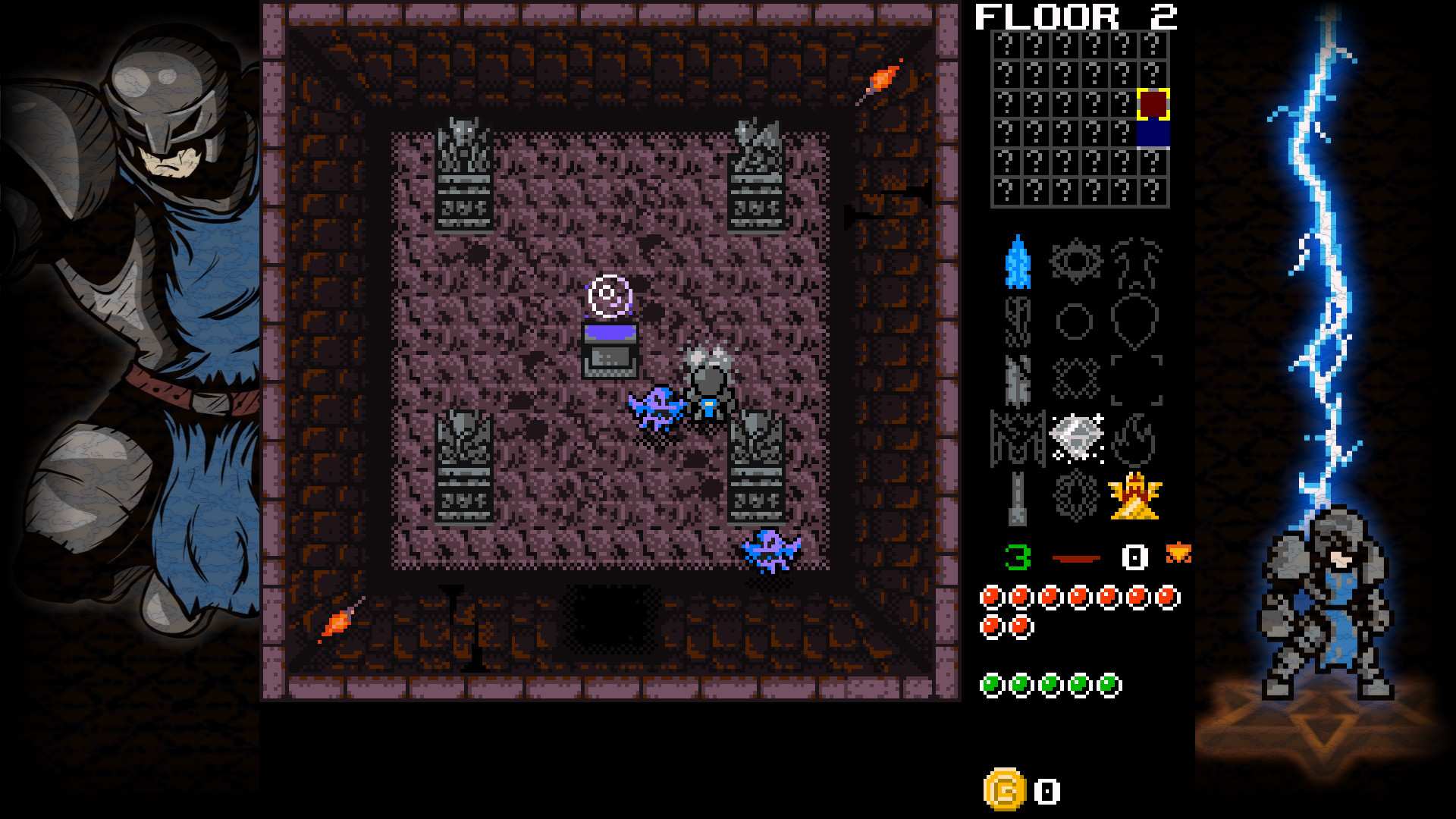Screen dimensions: 1456x819
Task: Select the diamond gem inventory icon
Action: [1077, 435]
